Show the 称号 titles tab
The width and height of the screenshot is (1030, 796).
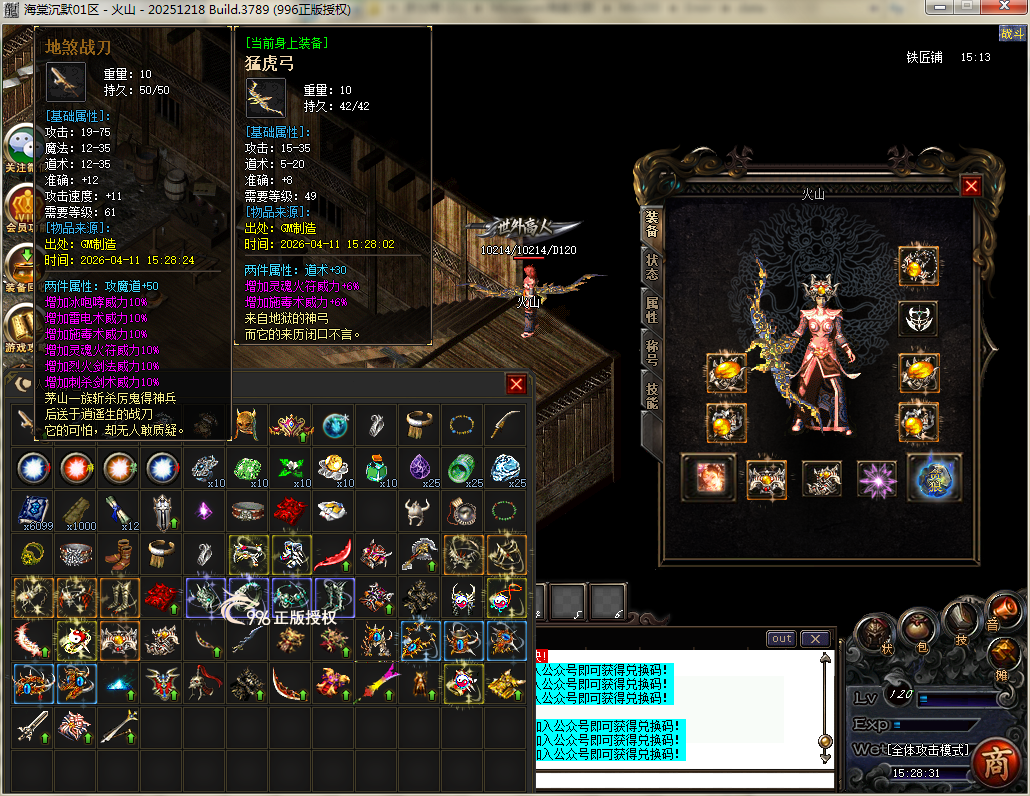(x=652, y=353)
